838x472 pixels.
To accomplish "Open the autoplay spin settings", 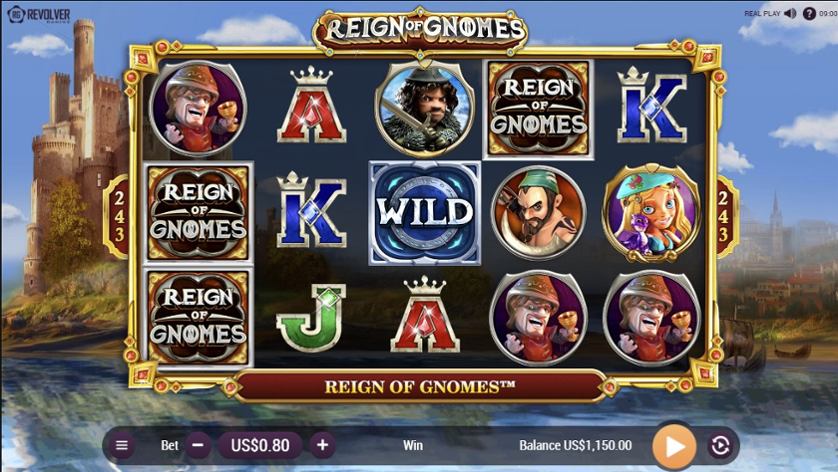I will [x=721, y=445].
